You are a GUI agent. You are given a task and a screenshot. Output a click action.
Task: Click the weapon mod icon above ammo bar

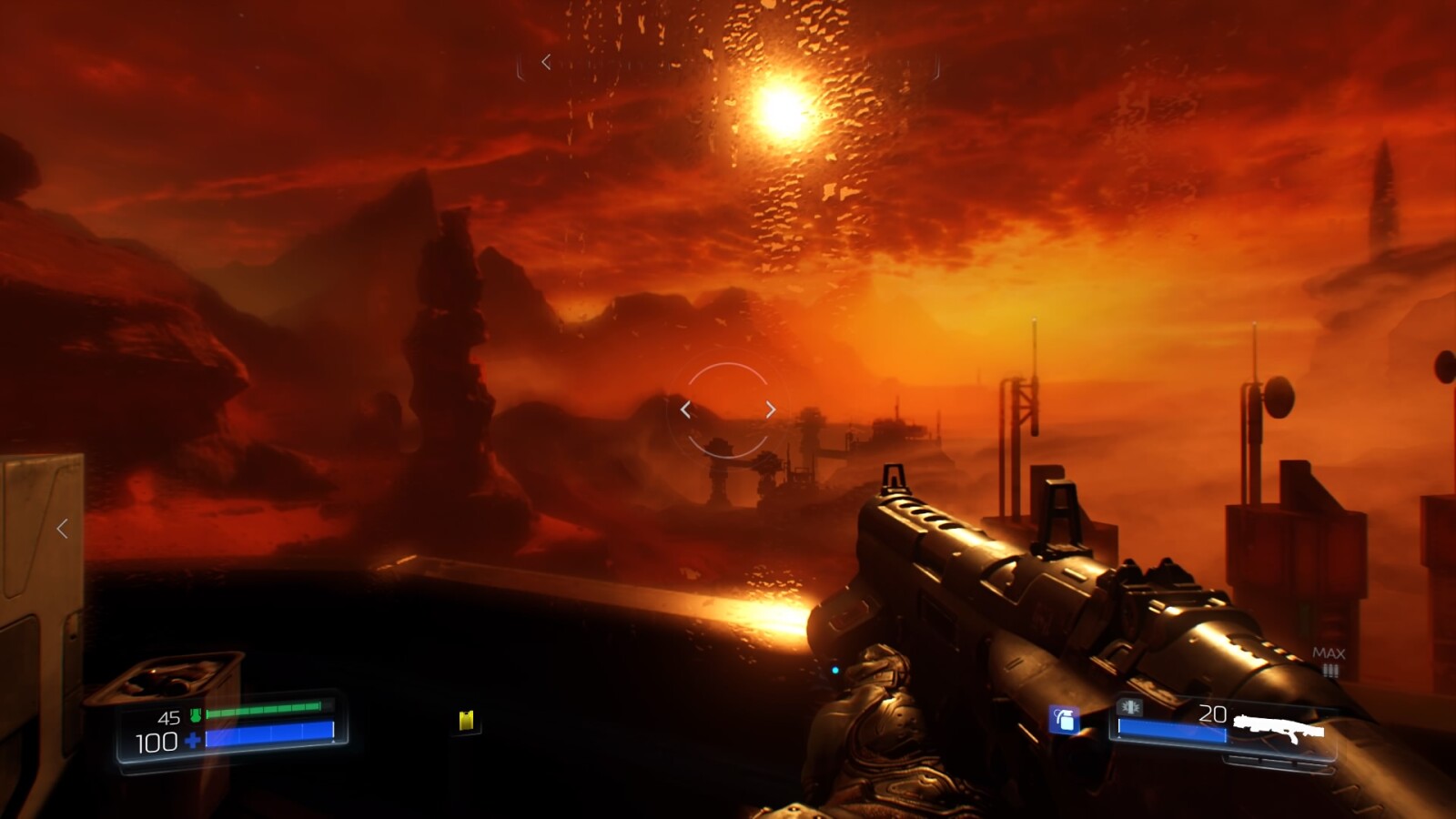point(1130,707)
